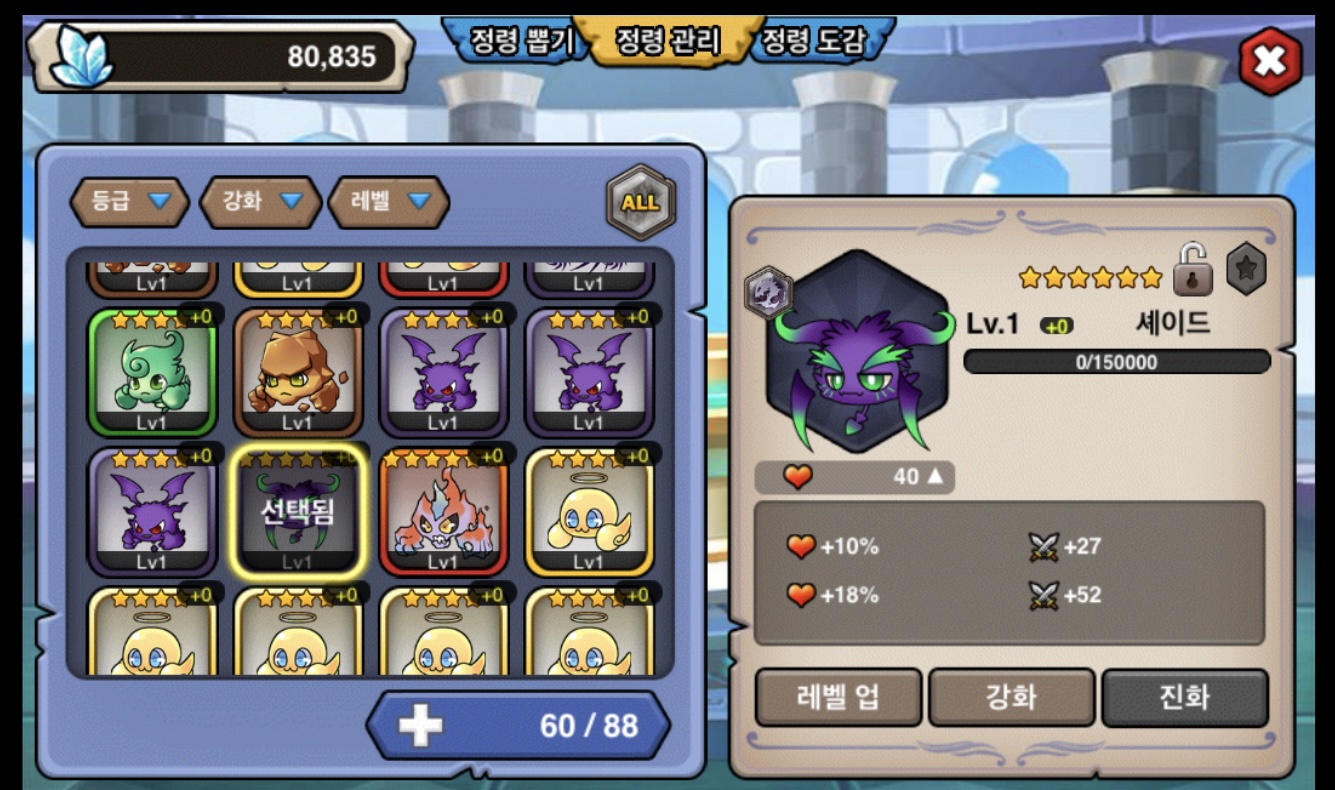Toggle the padlock on 셰이드

click(1193, 270)
